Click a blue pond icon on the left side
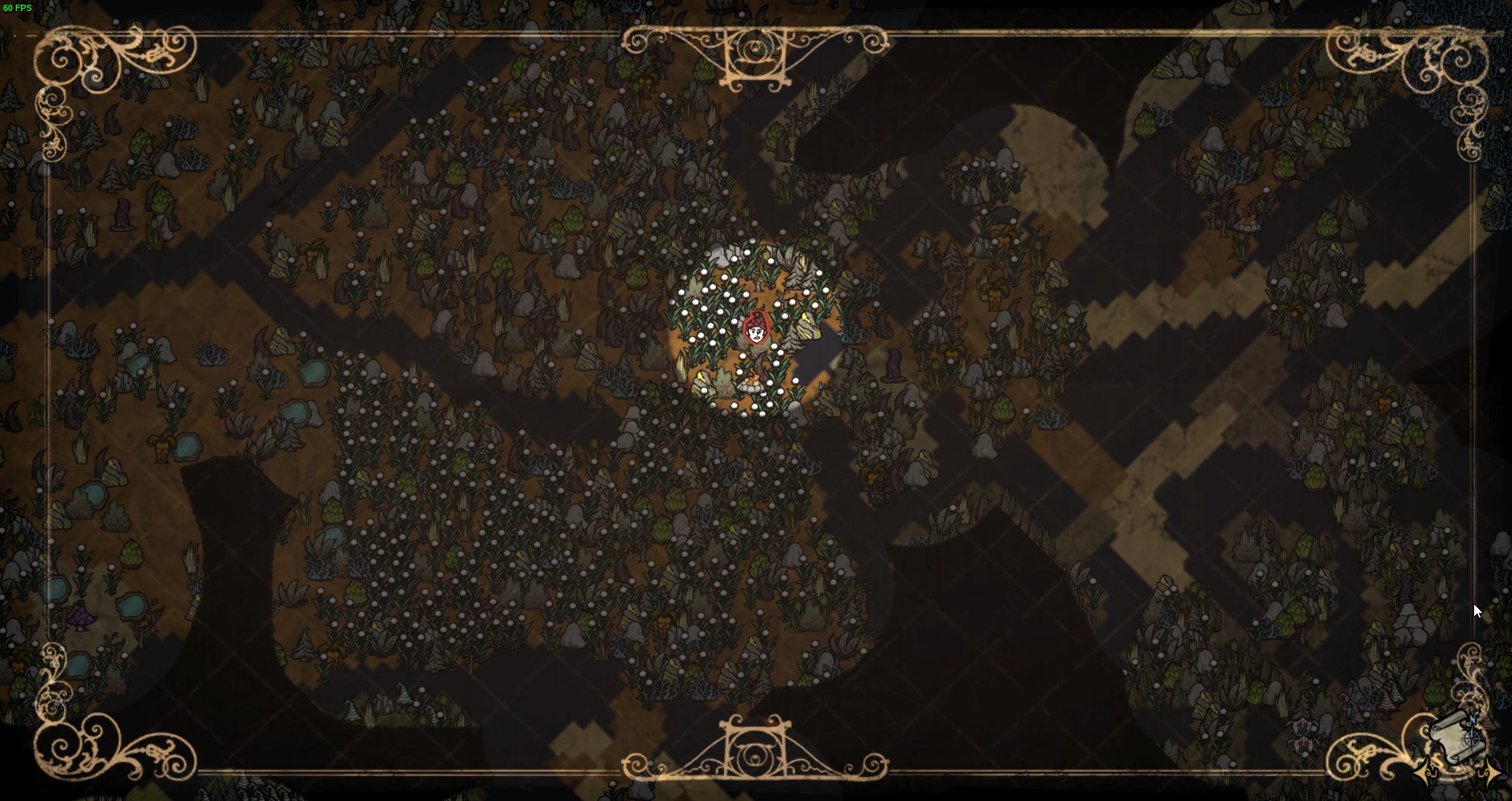1512x801 pixels. click(x=130, y=606)
